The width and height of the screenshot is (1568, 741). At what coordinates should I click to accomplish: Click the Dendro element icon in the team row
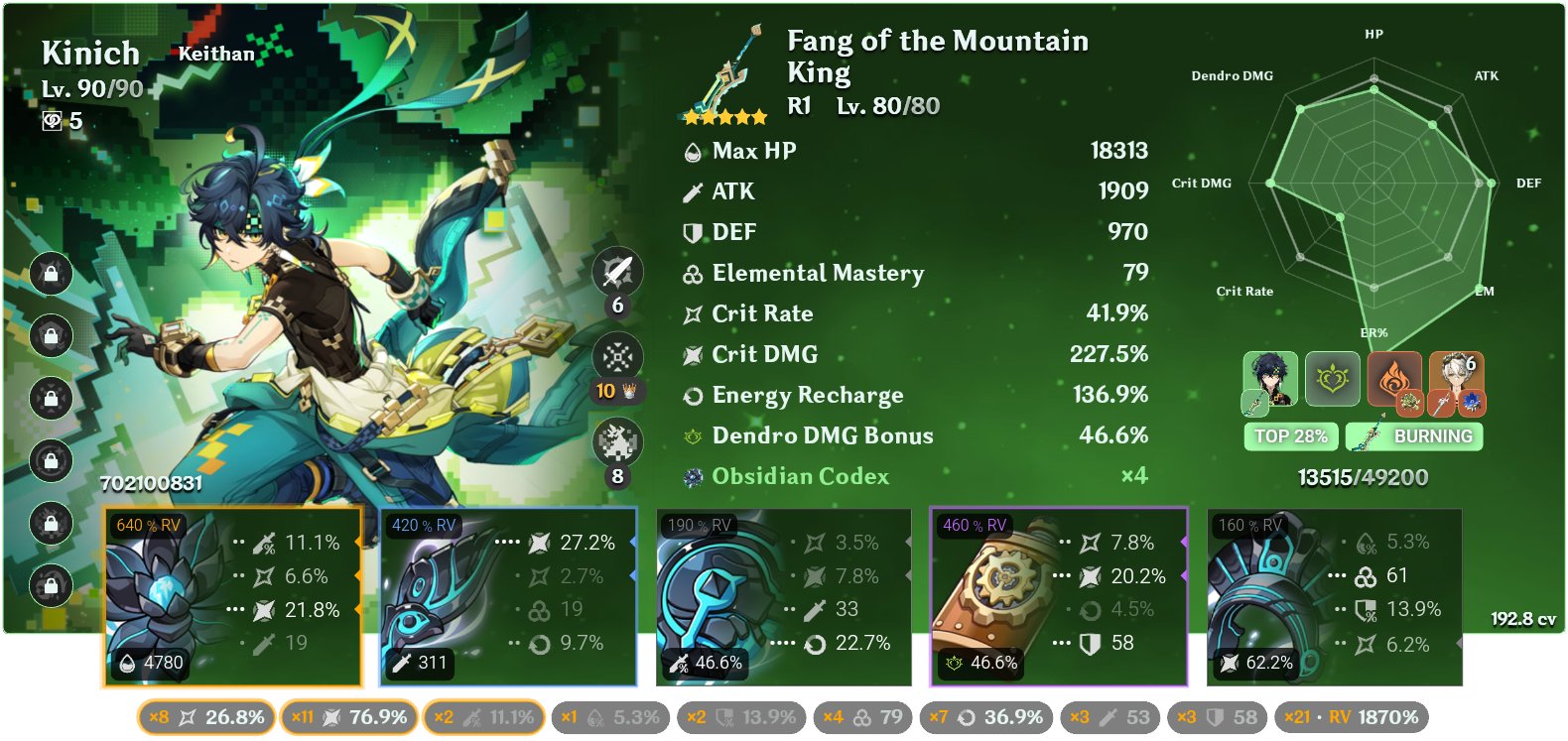click(x=1333, y=380)
